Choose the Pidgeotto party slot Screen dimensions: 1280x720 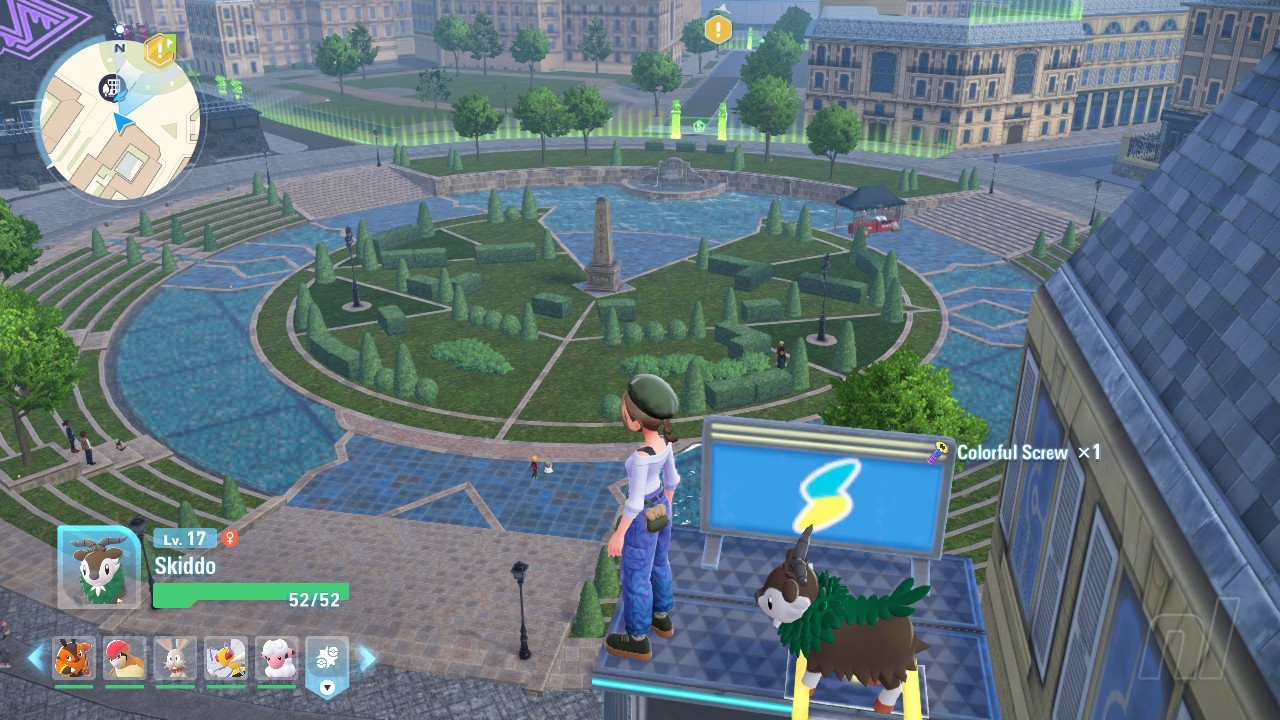point(124,658)
